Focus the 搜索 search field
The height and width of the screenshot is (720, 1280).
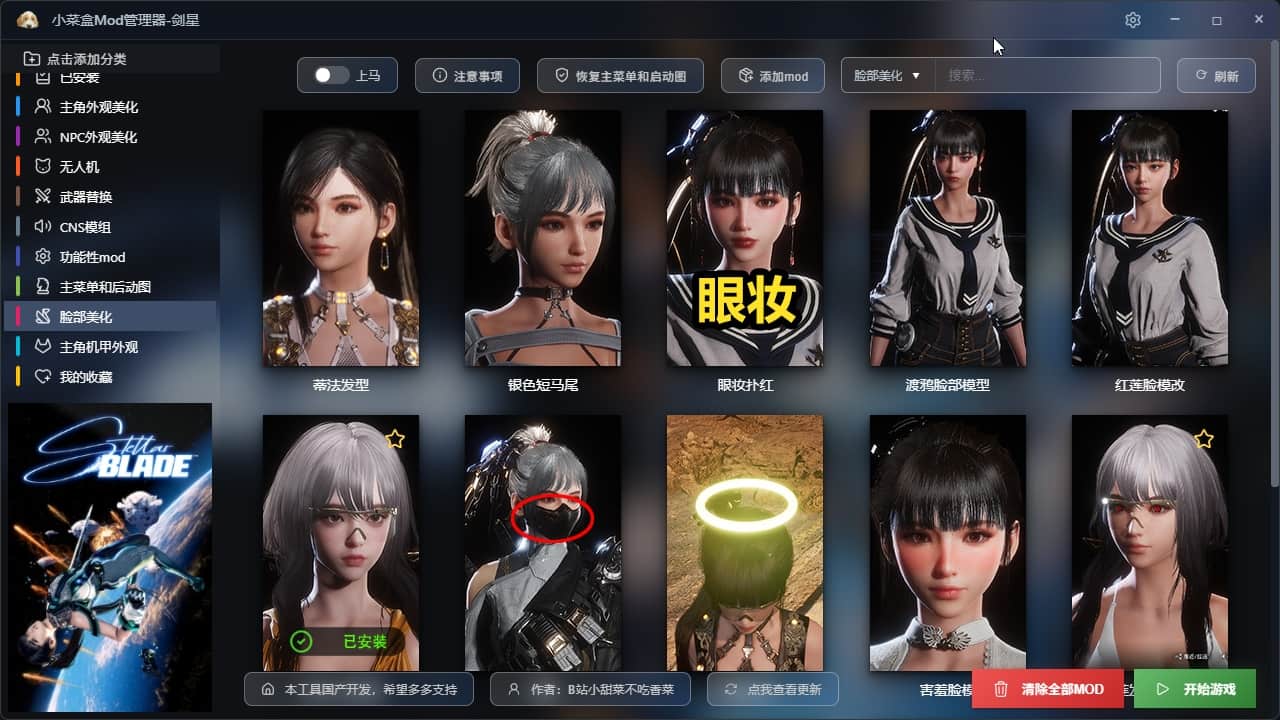pos(1047,76)
